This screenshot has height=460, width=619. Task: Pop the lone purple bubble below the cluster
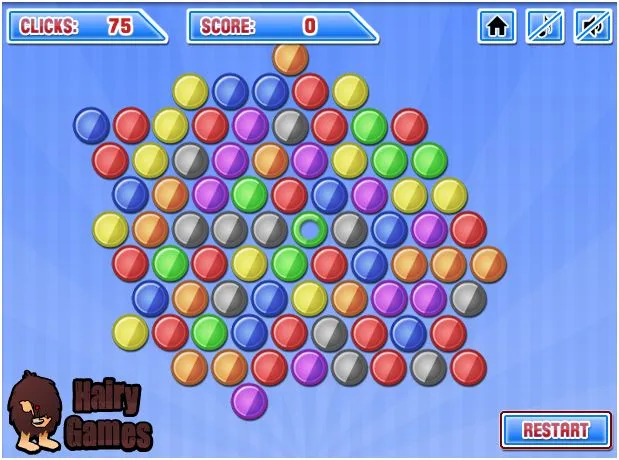249,401
